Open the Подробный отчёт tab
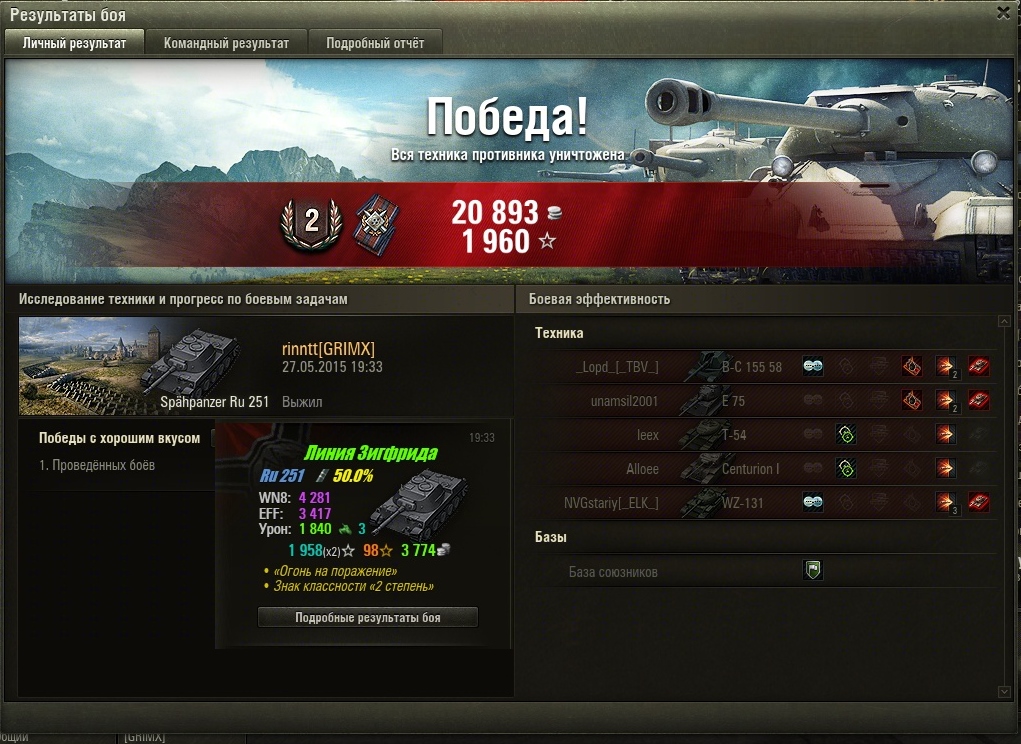Screen dimensions: 1021x744 coord(375,43)
